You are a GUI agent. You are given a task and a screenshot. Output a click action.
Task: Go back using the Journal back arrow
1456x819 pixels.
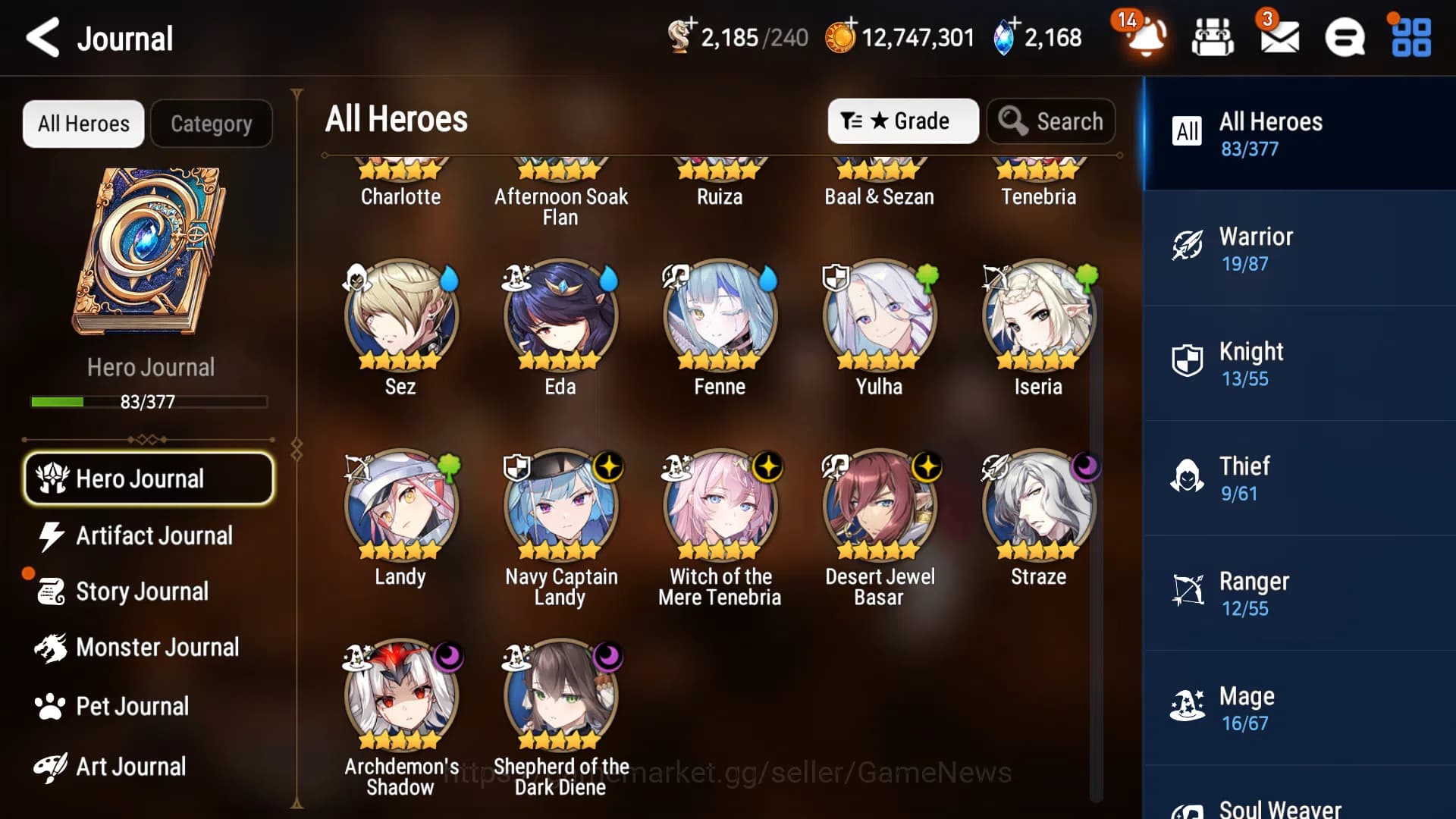tap(43, 37)
